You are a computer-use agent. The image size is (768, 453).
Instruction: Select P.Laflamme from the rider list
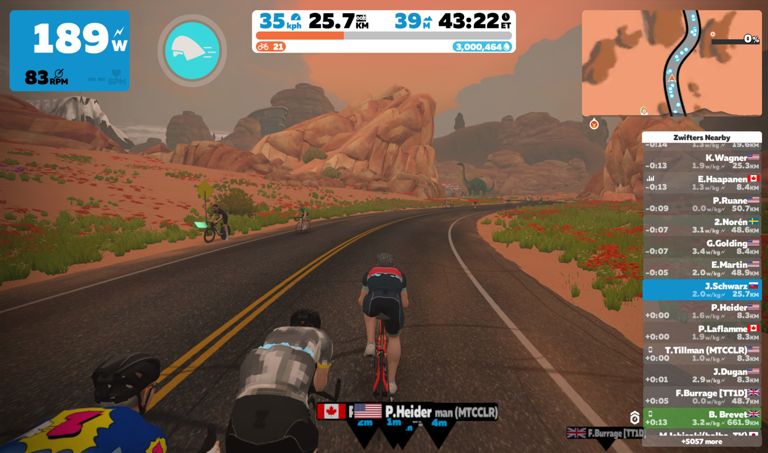pos(702,332)
